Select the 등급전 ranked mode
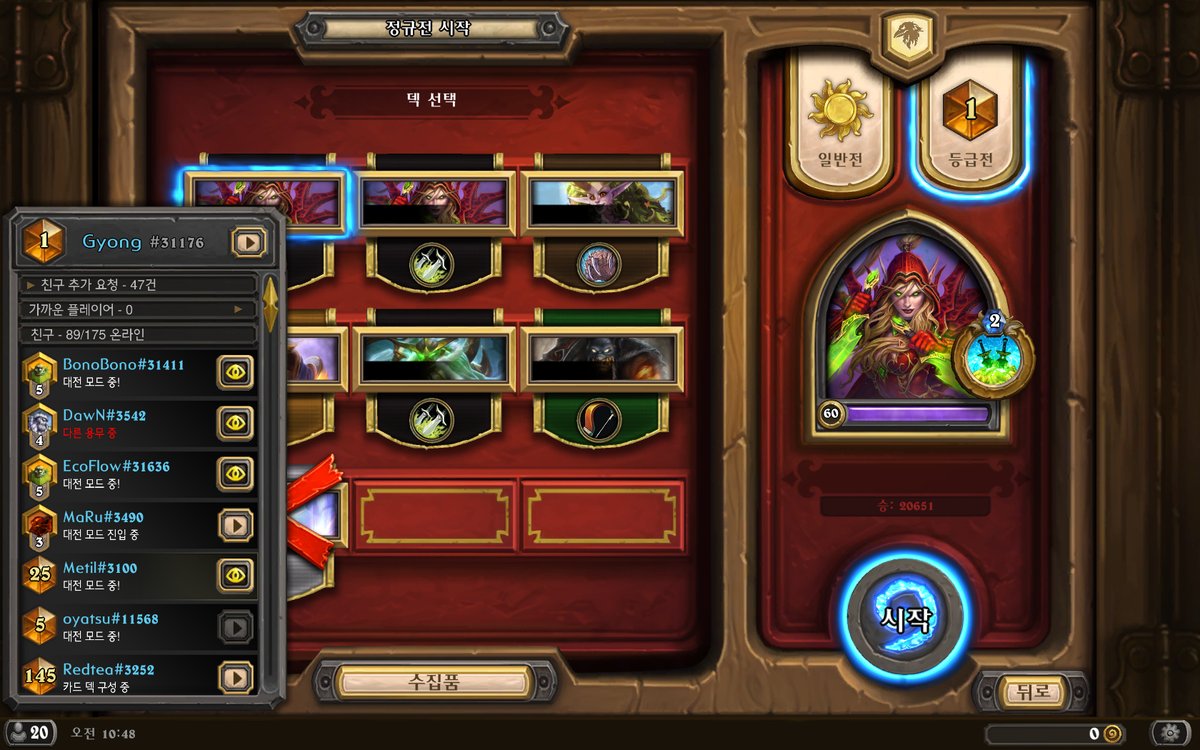 [x=970, y=125]
